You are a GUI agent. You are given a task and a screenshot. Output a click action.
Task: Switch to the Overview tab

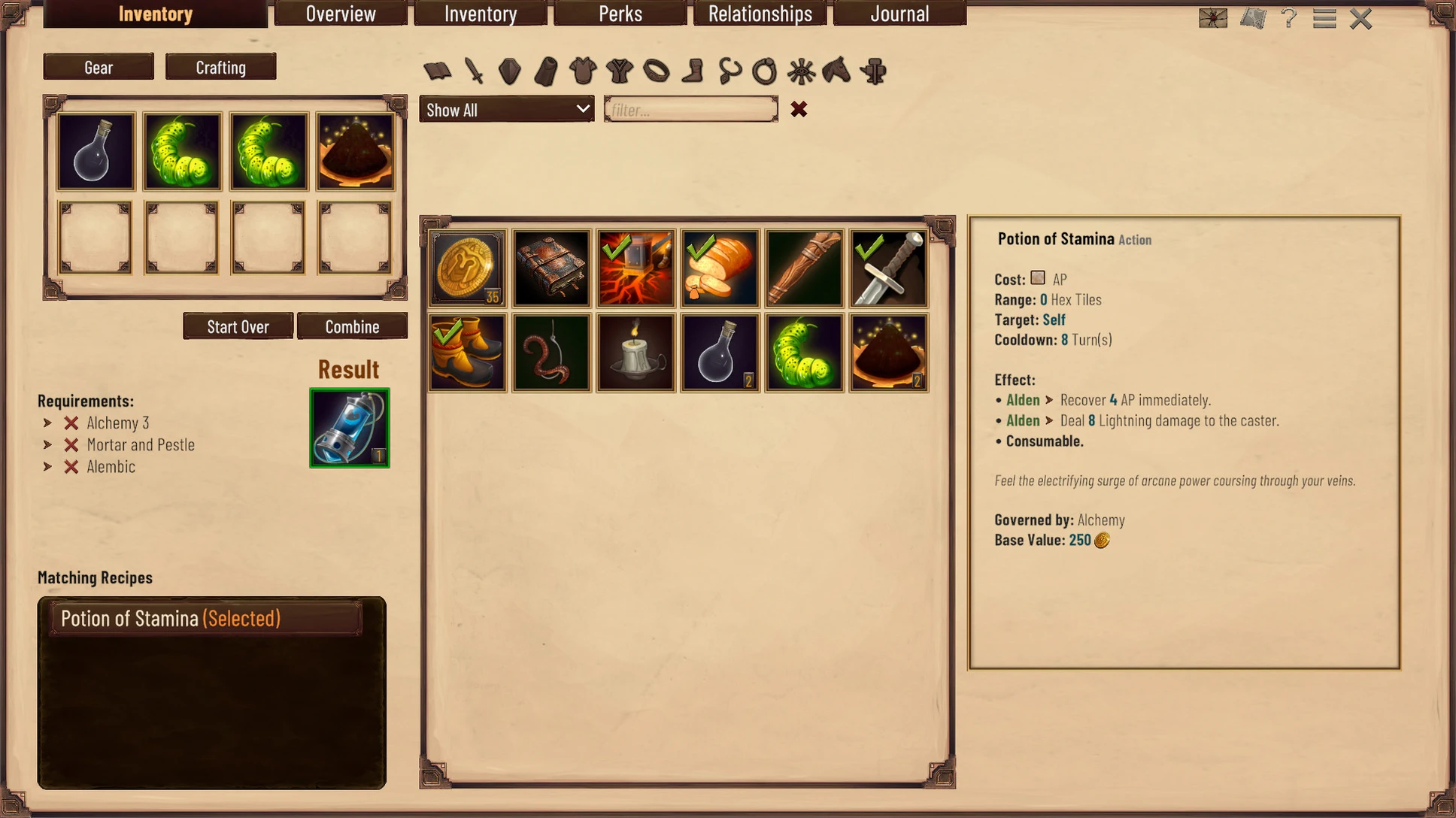coord(341,14)
